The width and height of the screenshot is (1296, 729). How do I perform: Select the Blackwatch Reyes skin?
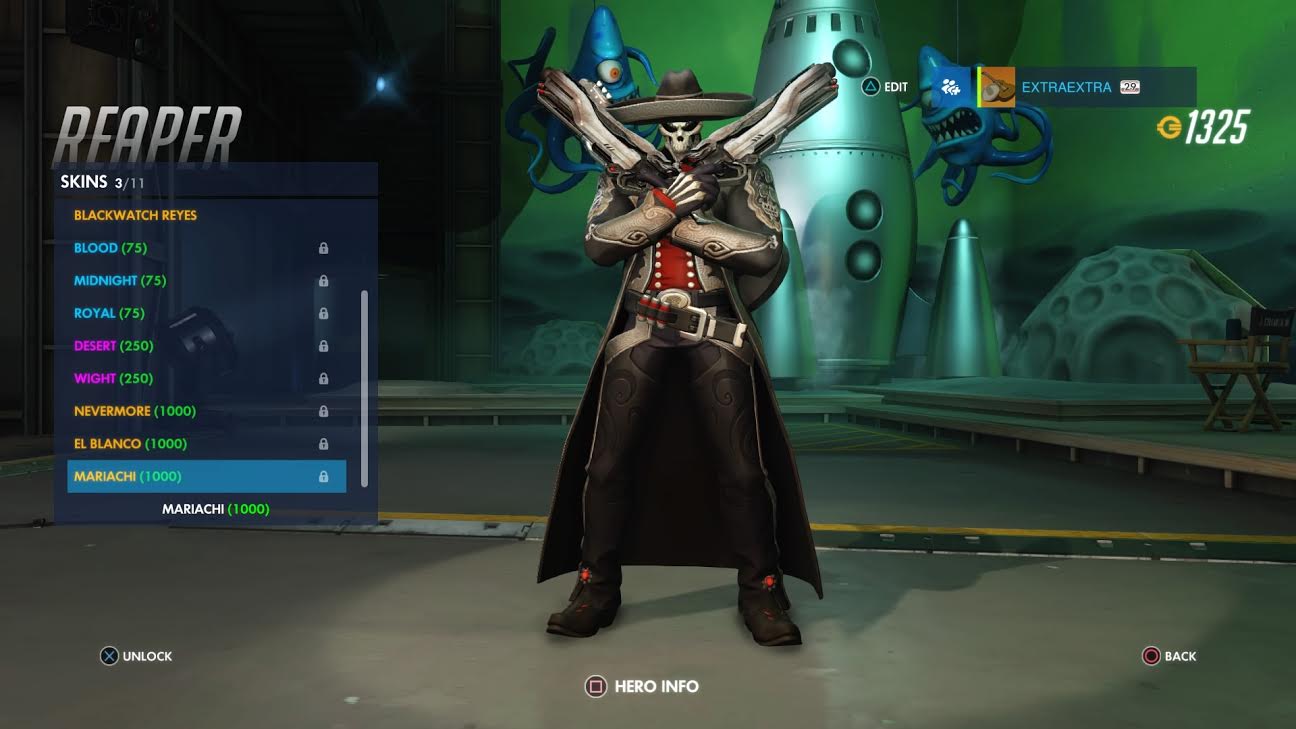tap(136, 215)
